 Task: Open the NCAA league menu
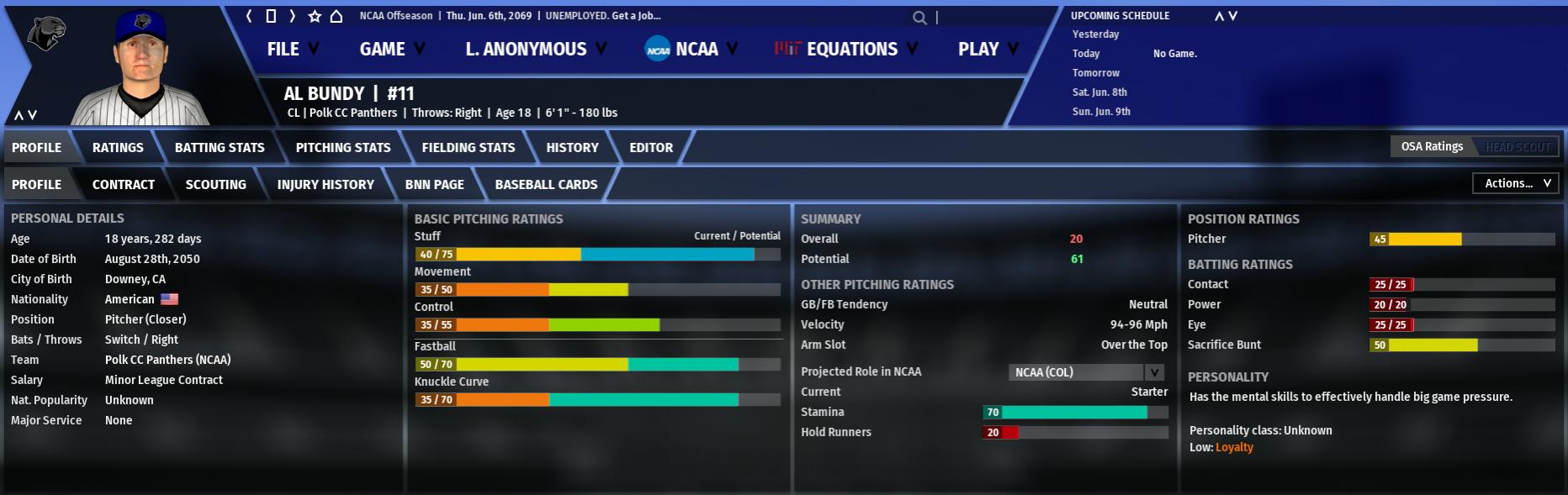(x=691, y=50)
